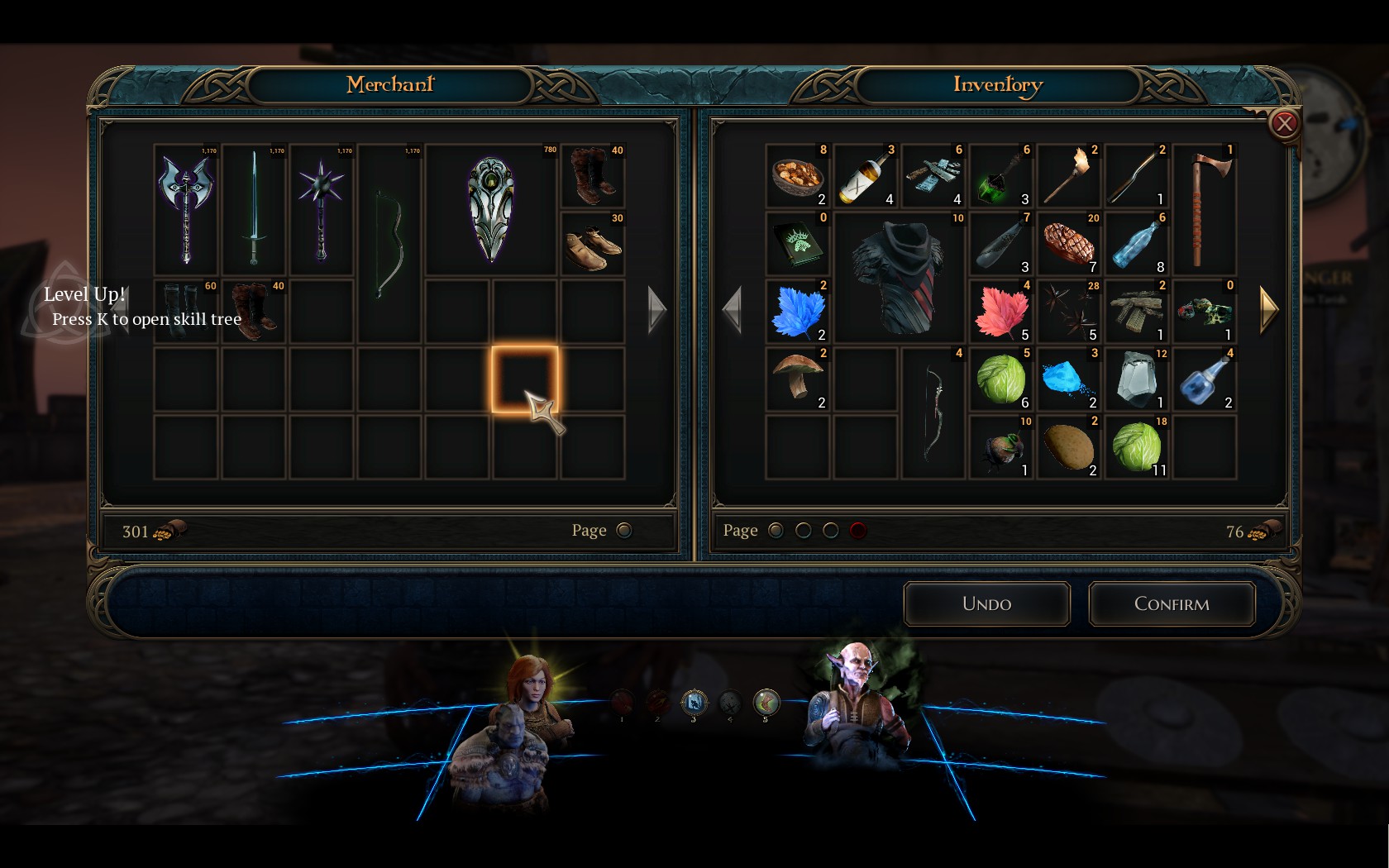Select the tan shoes priced 30
This screenshot has width=1389, height=868.
point(593,245)
